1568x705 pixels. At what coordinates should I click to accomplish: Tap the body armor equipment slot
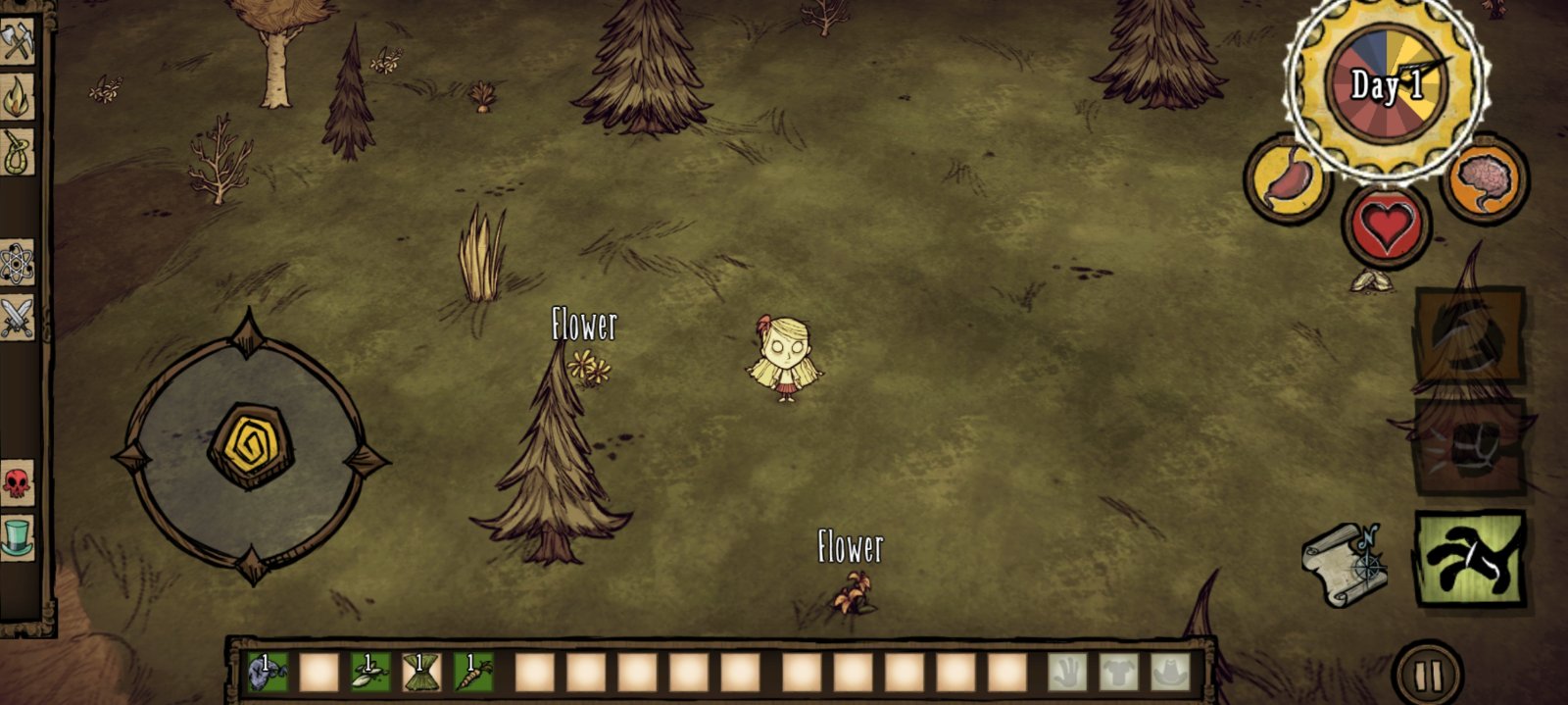(1119, 673)
